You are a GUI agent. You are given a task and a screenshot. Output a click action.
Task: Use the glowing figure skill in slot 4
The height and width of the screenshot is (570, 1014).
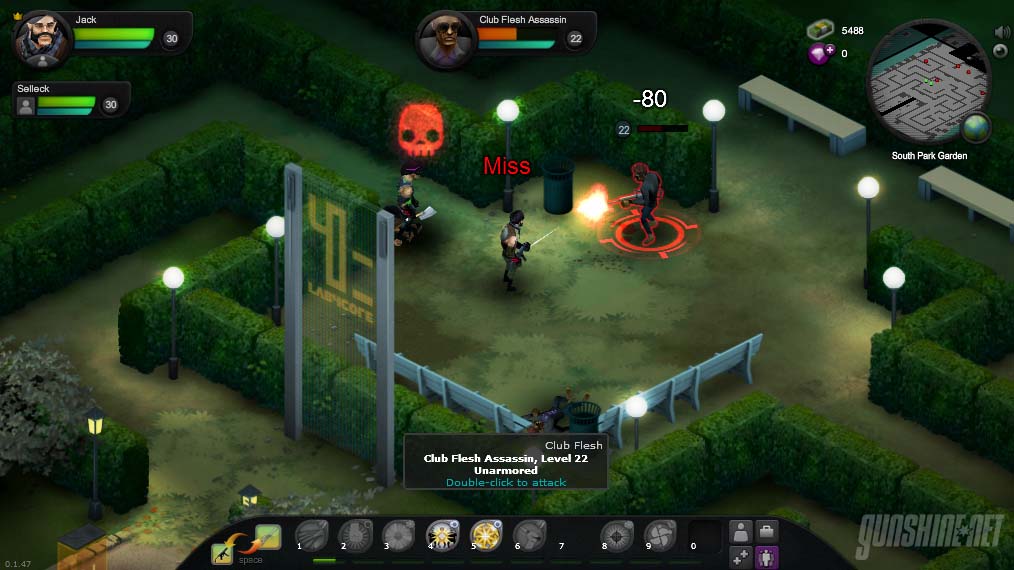coord(442,536)
